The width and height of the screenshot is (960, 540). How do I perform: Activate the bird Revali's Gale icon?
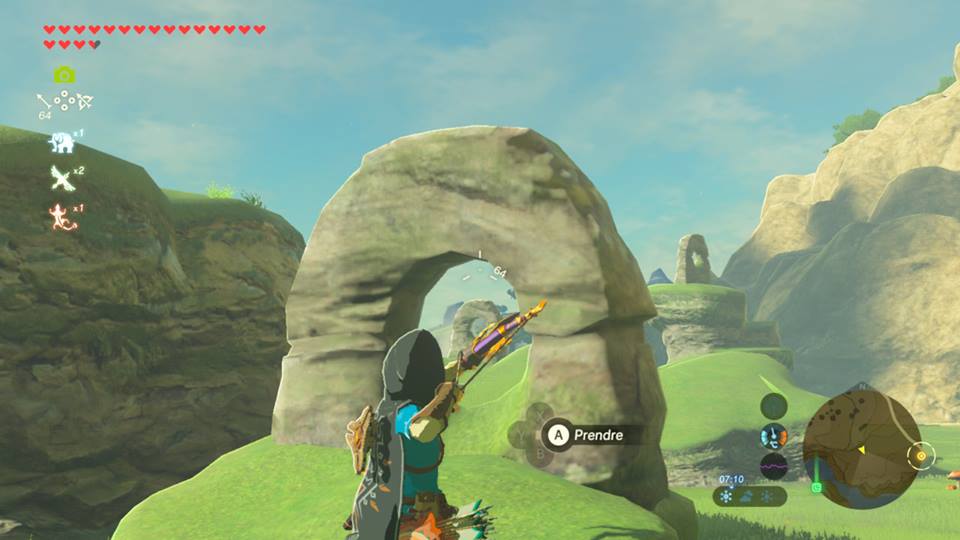[63, 178]
